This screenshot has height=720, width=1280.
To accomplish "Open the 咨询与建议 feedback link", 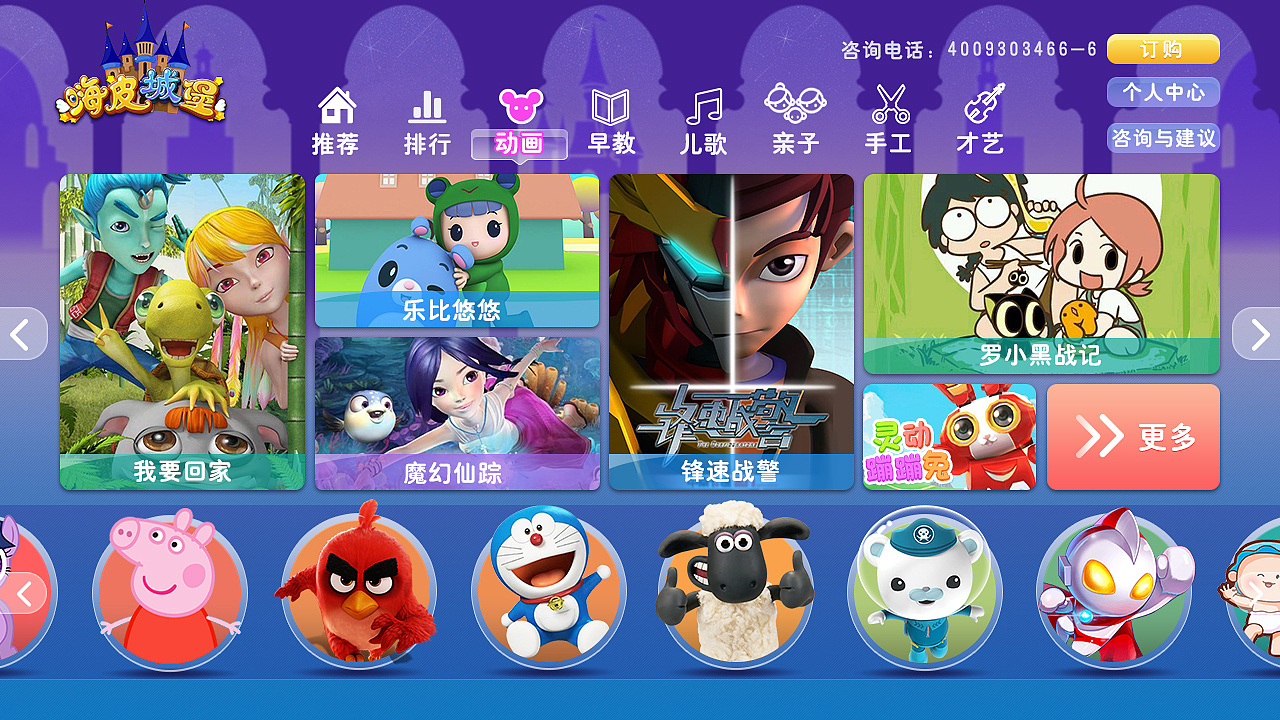I will tap(1163, 138).
